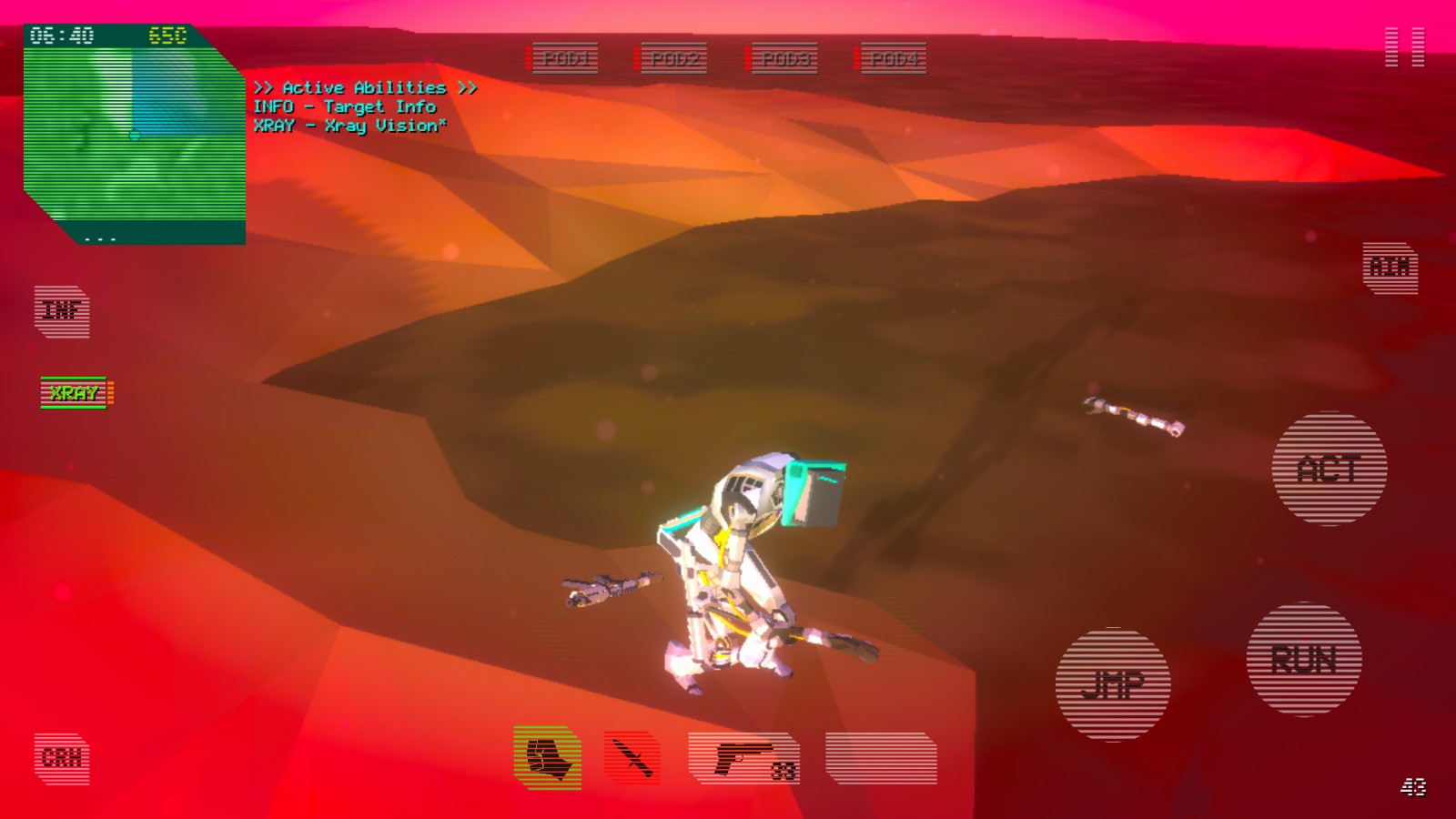Toggle the XRAY vision ability
Viewport: 1456px width, 819px height.
point(75,393)
